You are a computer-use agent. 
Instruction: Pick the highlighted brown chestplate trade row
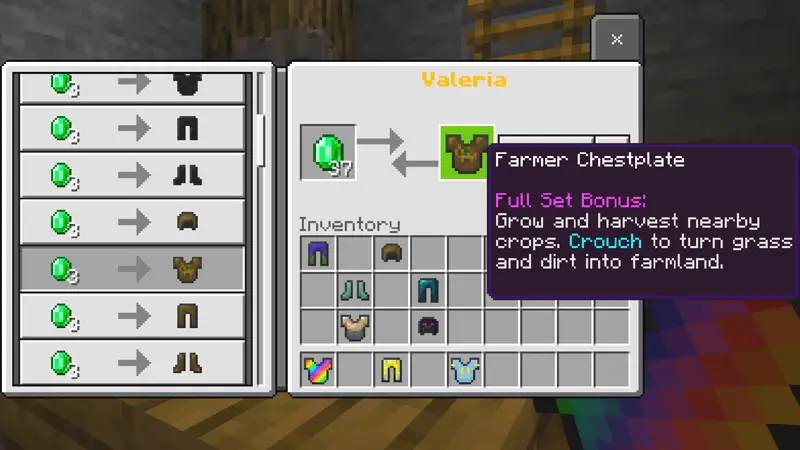tap(133, 267)
